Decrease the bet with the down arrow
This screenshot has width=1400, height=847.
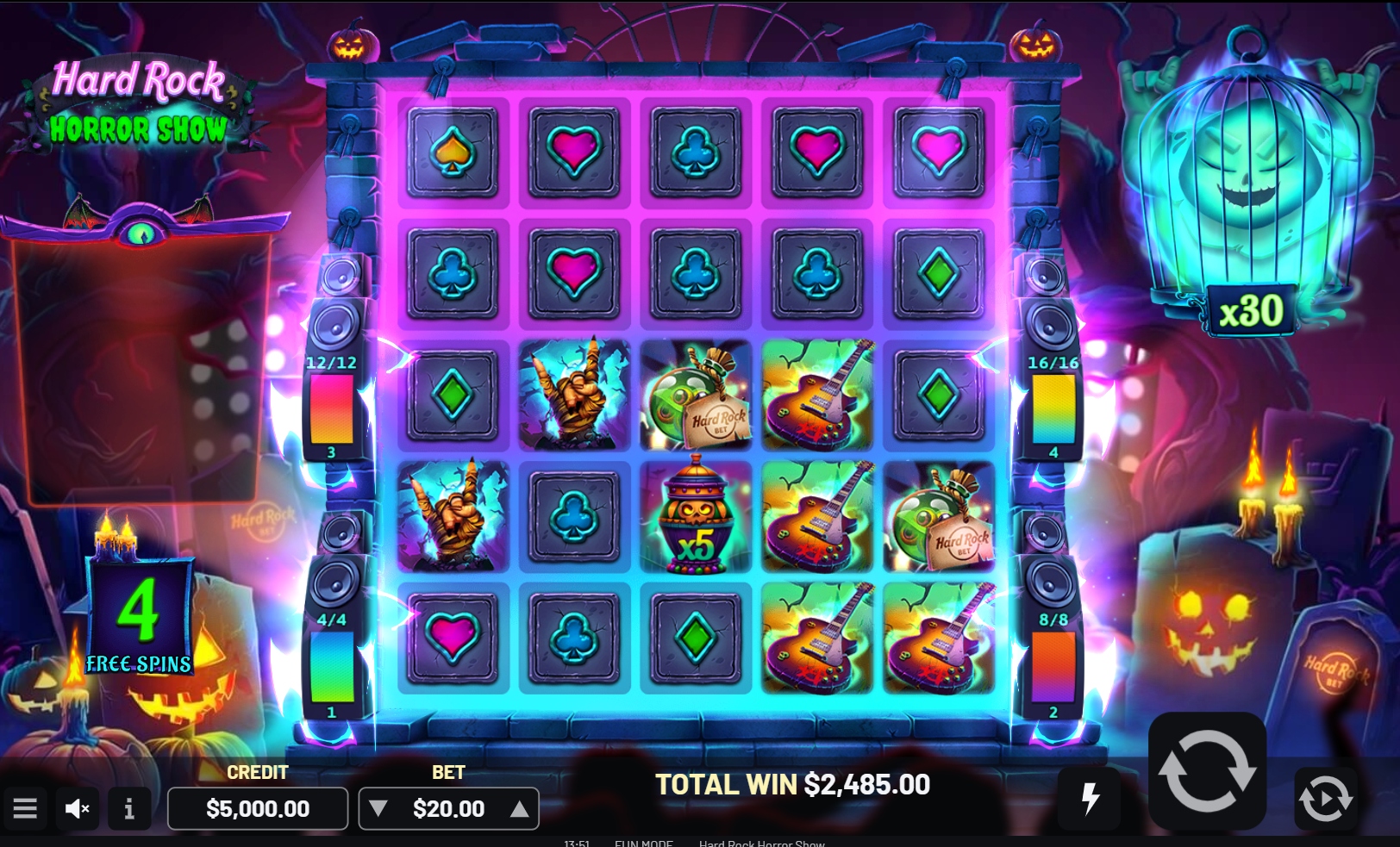tap(378, 808)
